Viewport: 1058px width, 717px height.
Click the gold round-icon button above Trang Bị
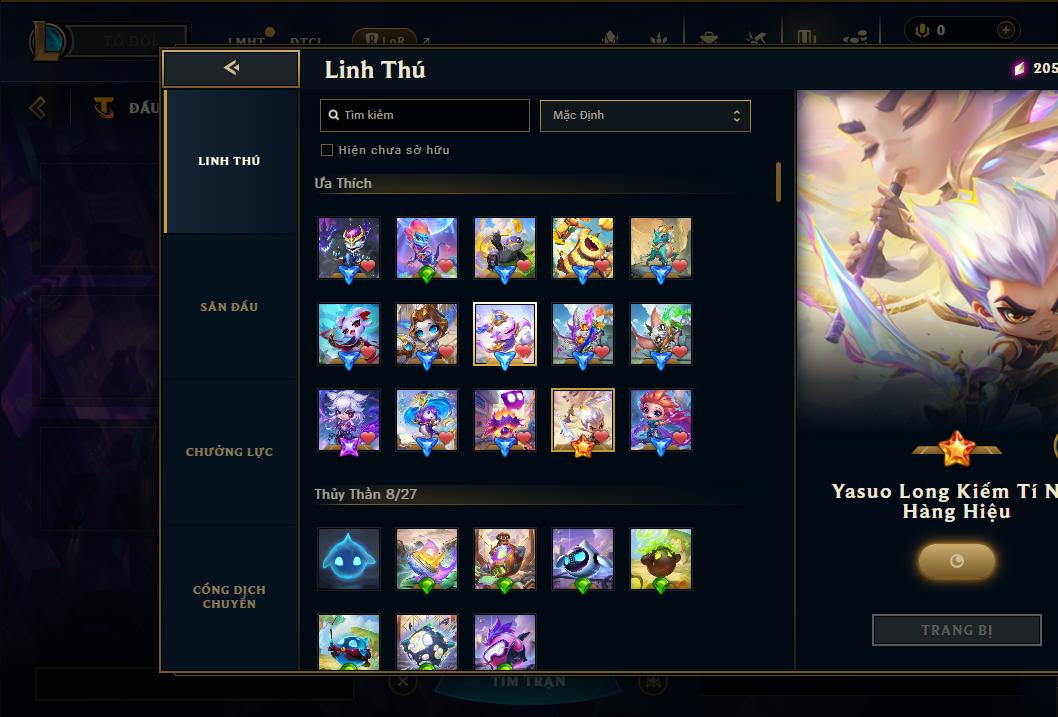pyautogui.click(x=956, y=561)
